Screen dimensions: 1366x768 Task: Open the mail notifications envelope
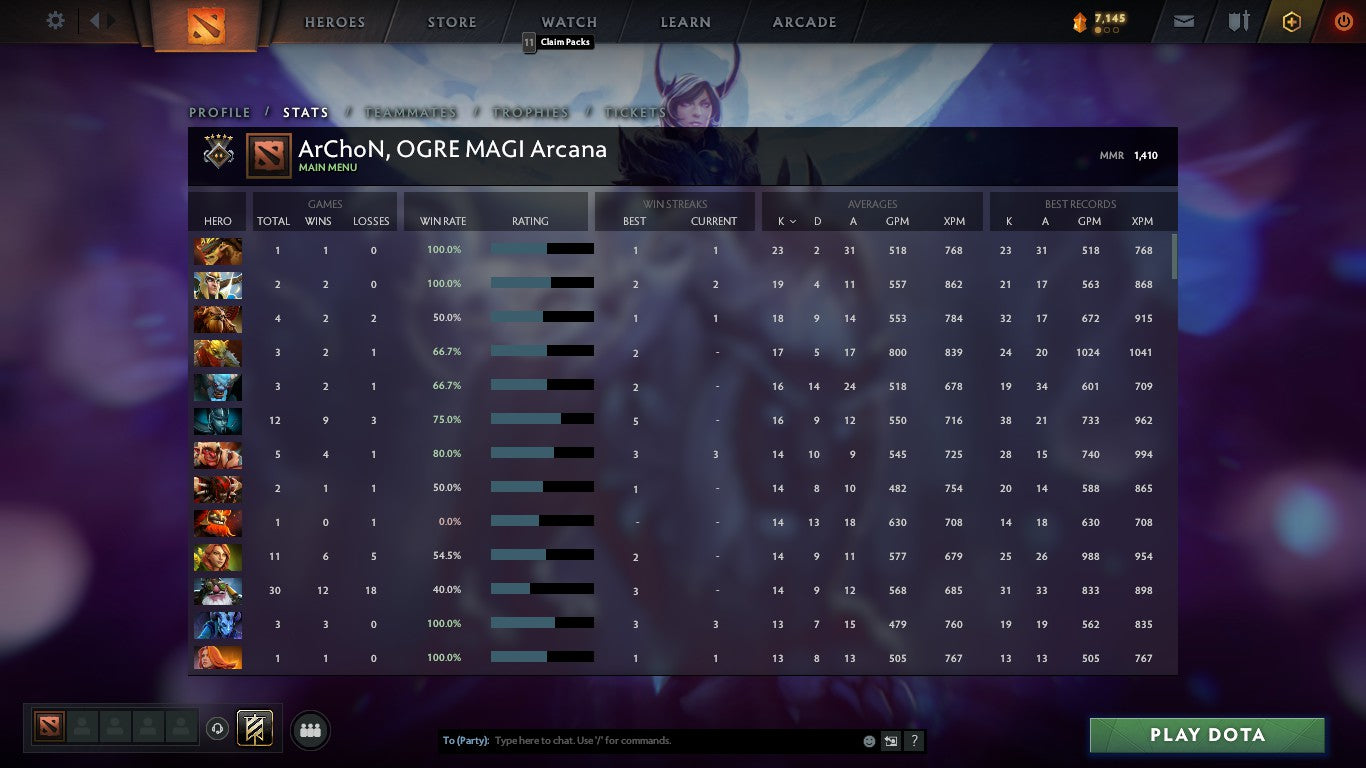click(1183, 20)
